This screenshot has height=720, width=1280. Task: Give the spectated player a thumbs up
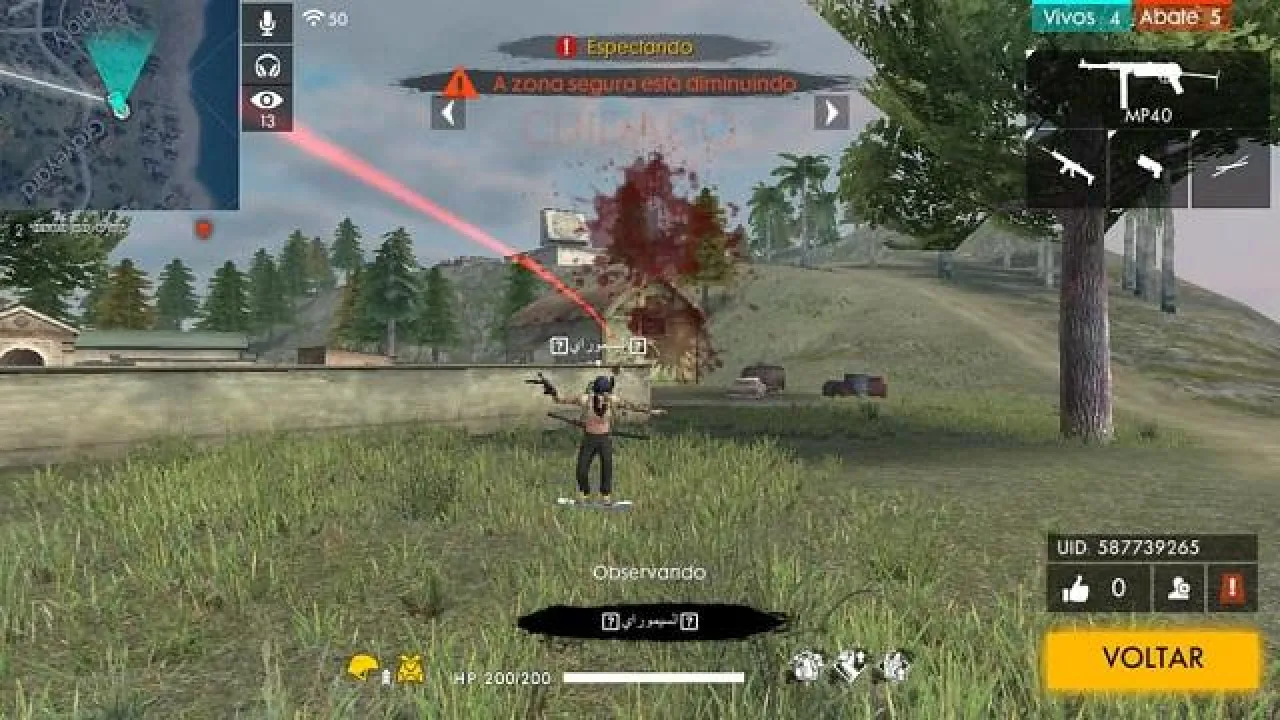1078,590
